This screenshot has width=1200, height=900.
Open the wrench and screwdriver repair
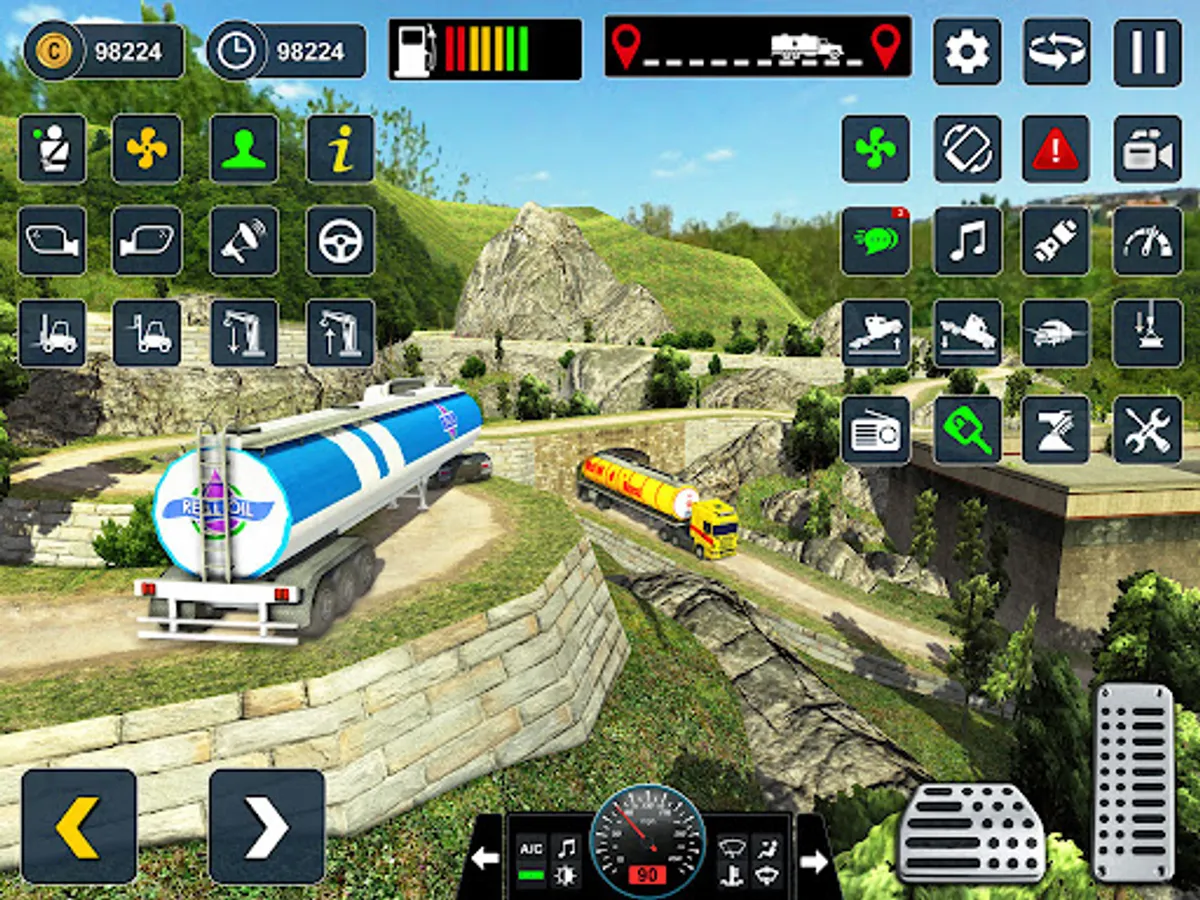(1147, 430)
